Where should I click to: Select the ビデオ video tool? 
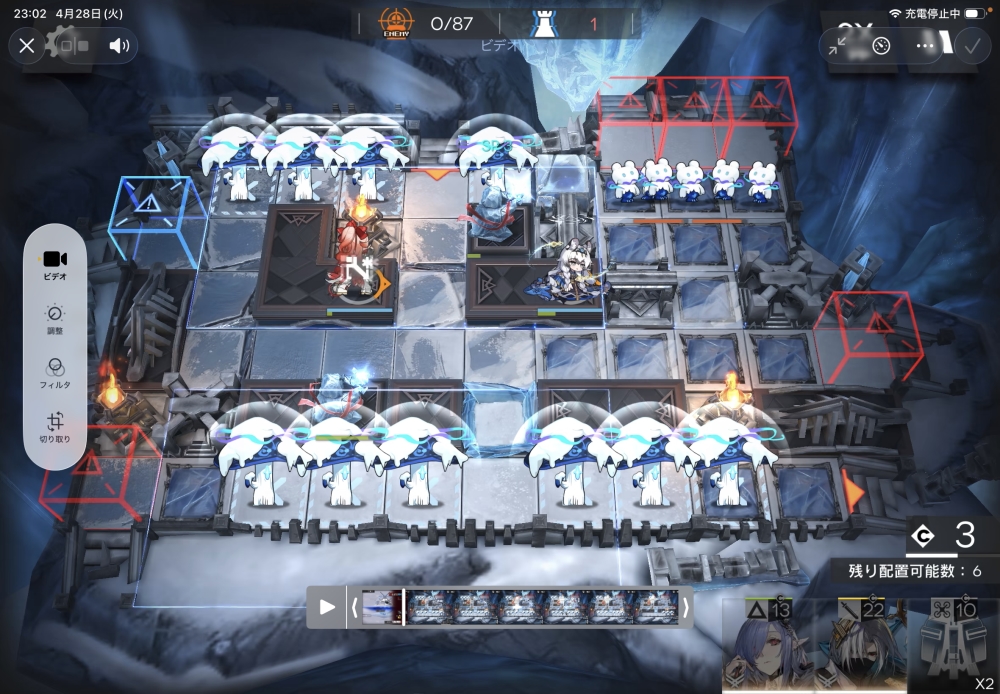pos(56,265)
